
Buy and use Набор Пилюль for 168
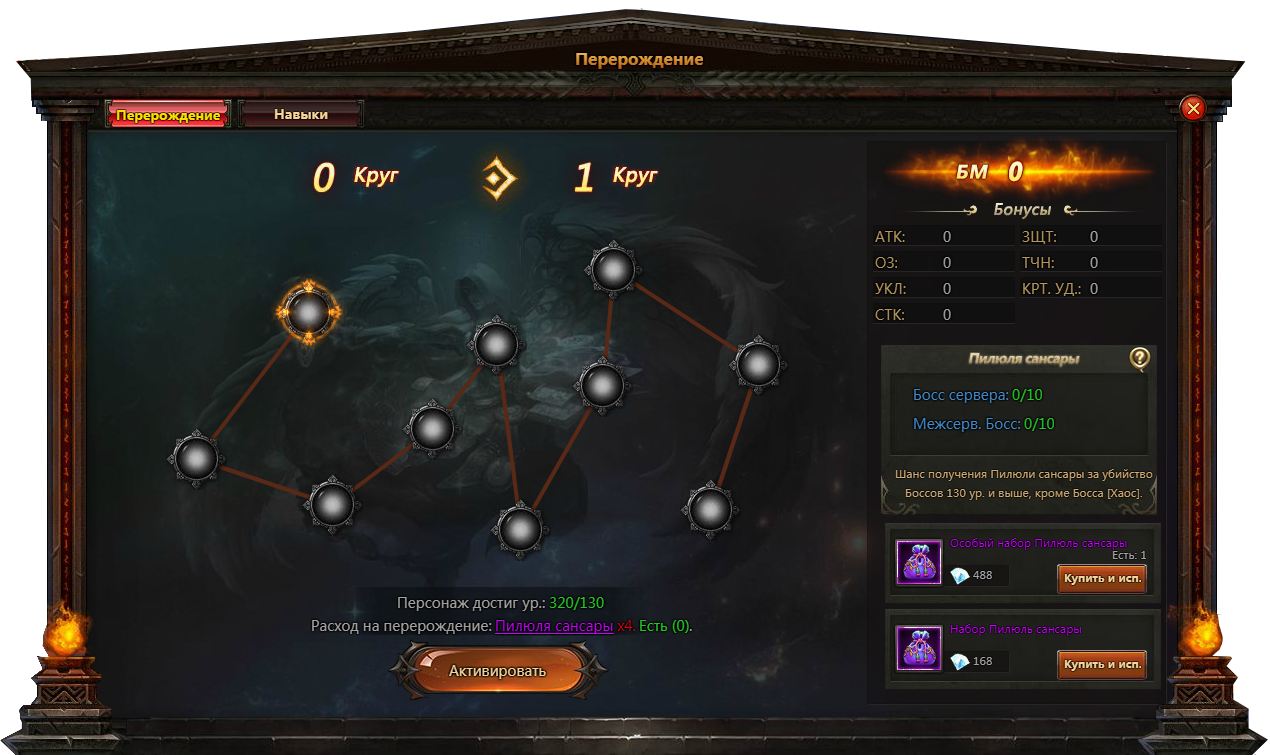(1101, 664)
